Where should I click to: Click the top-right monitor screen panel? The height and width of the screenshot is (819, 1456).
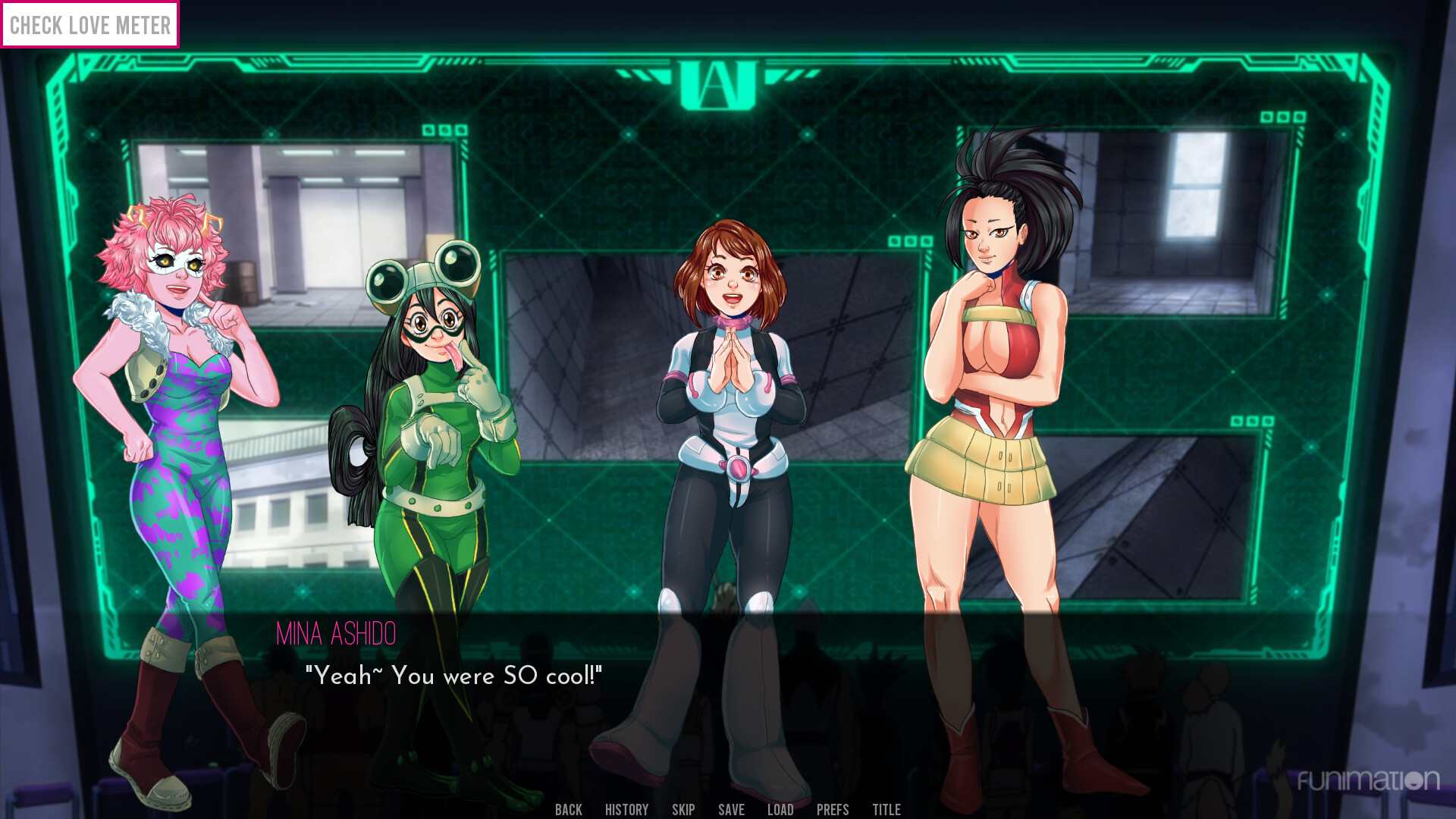click(x=1183, y=220)
